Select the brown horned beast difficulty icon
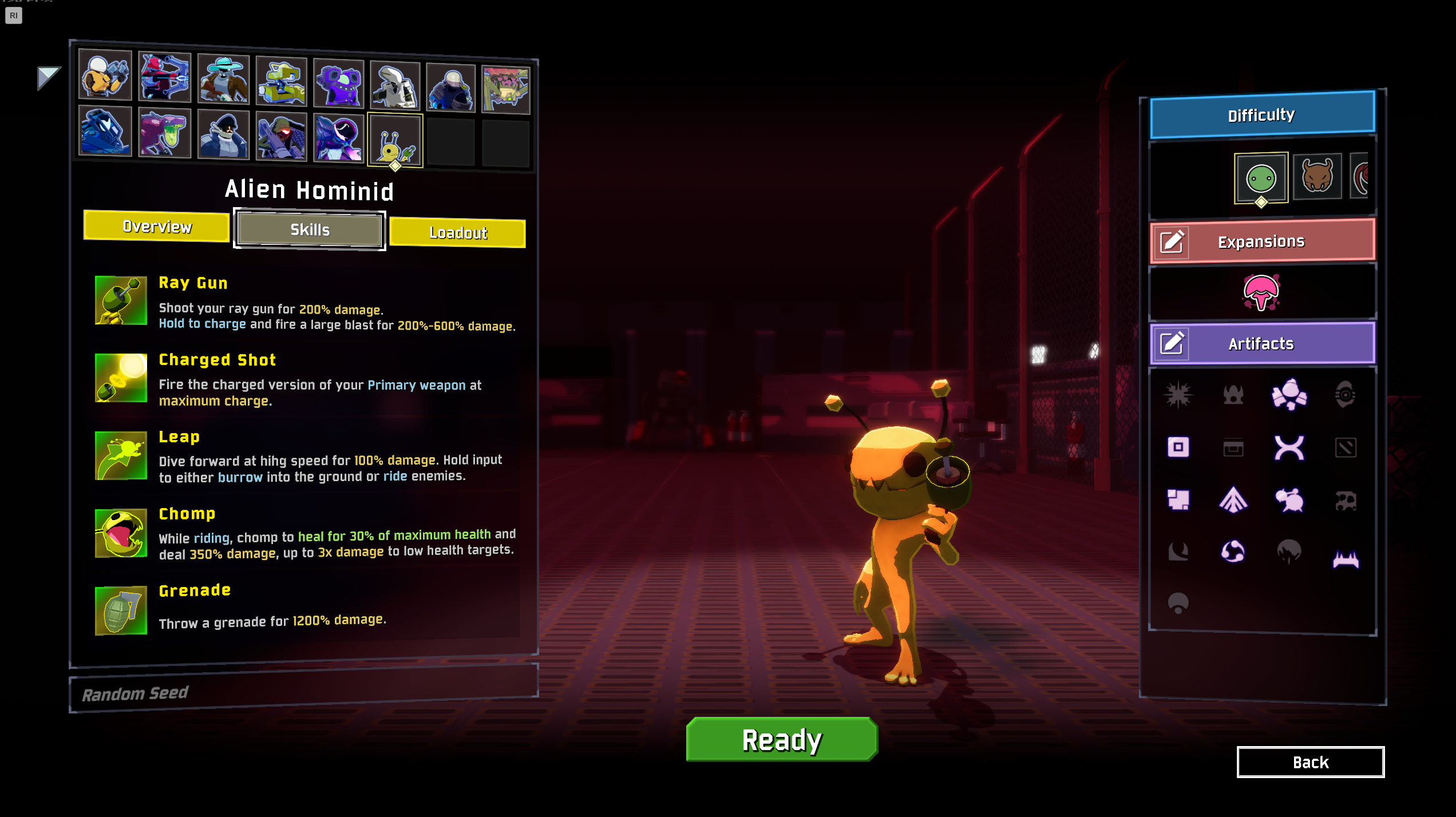 (x=1317, y=176)
